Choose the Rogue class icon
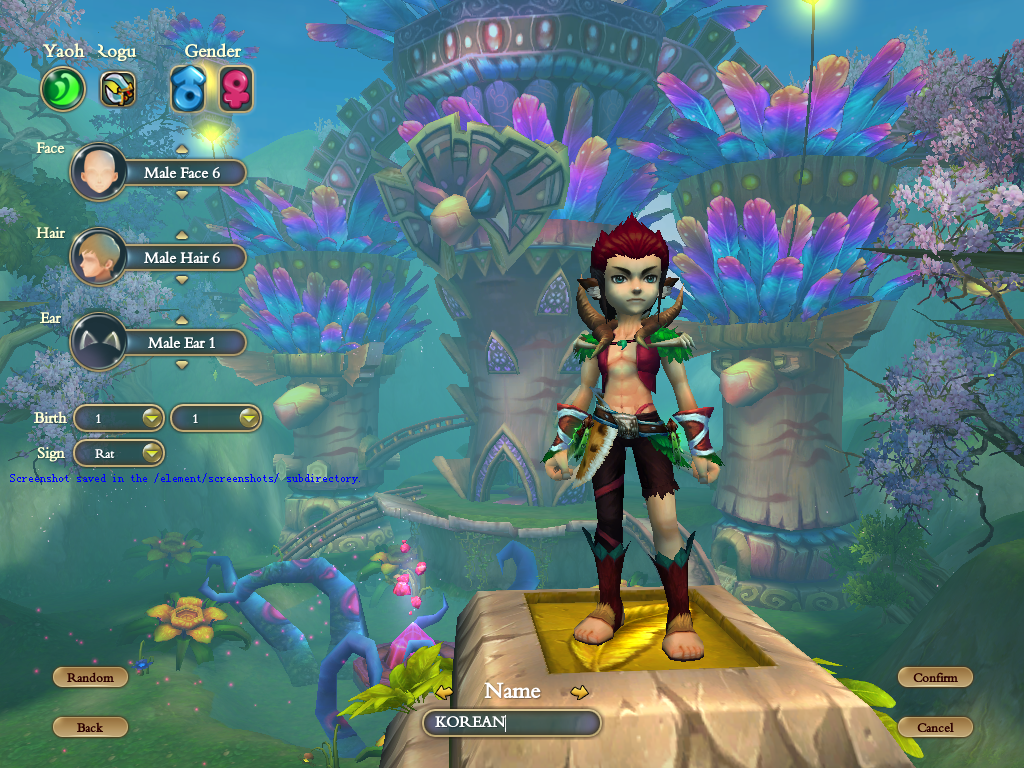Screen dimensions: 1024x768 pyautogui.click(x=118, y=89)
